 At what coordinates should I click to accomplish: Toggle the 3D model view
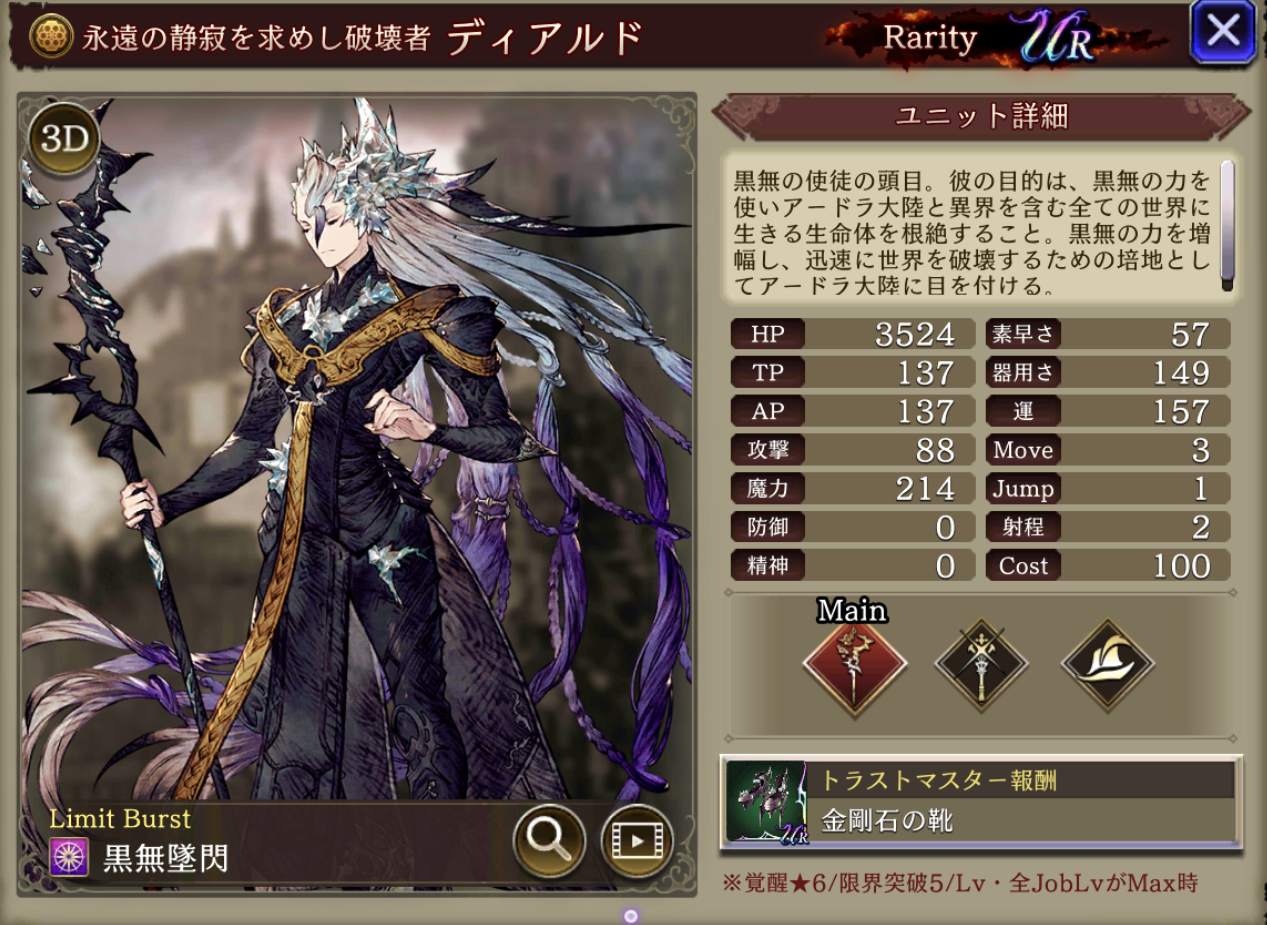coord(65,141)
